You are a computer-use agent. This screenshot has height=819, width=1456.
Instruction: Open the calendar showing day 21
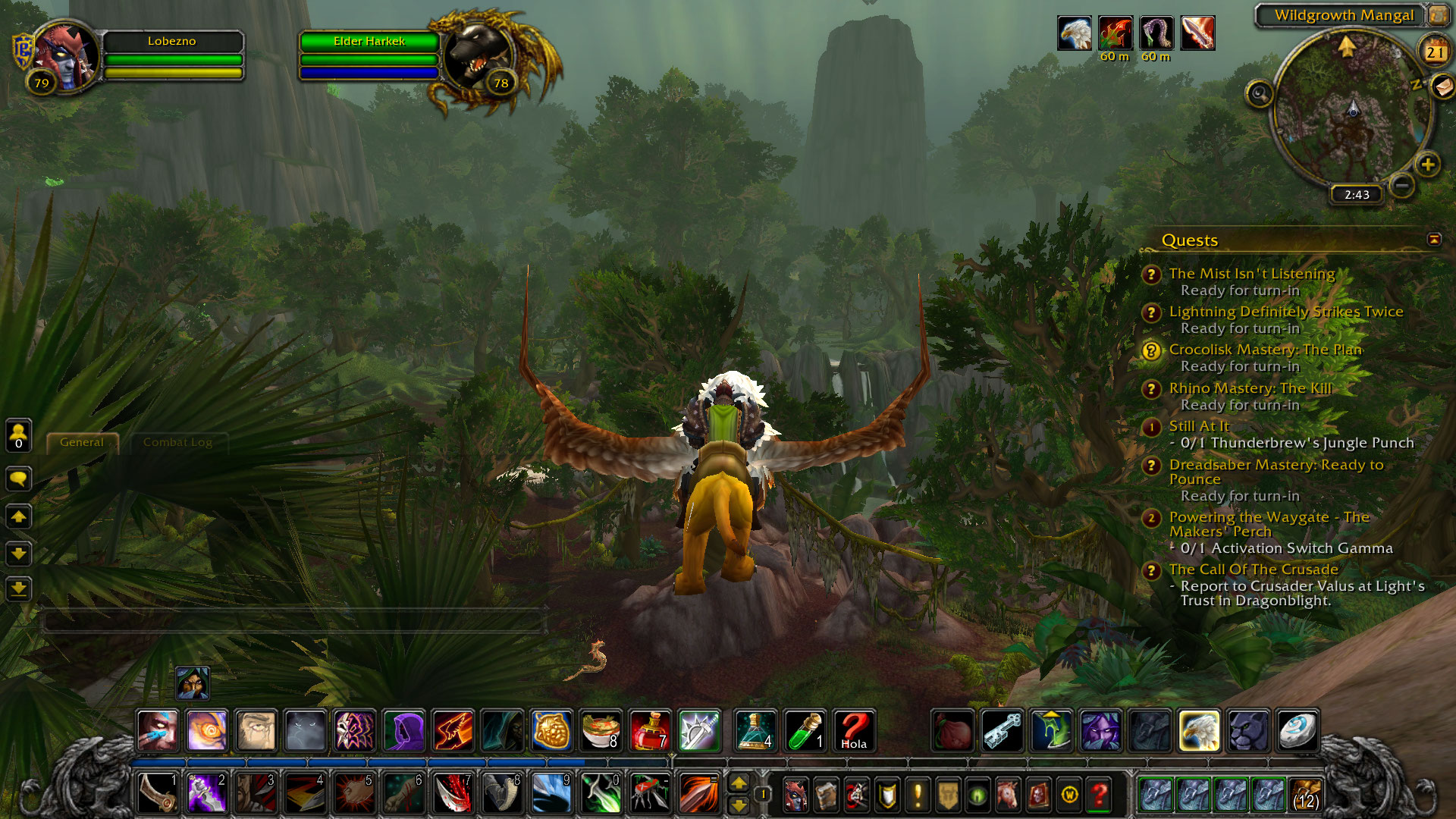tap(1434, 52)
